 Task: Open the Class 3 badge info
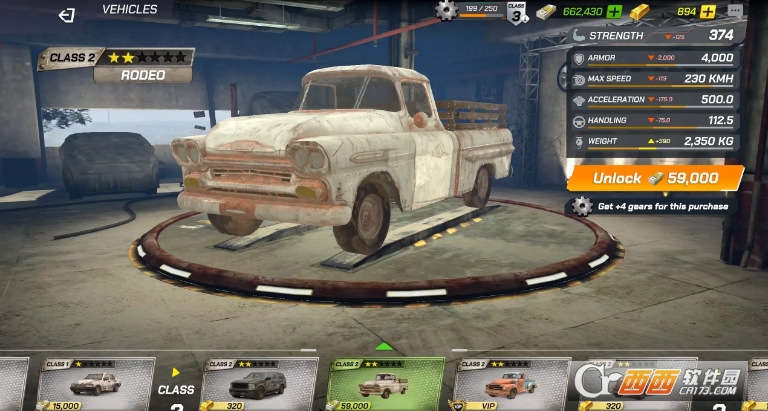tap(516, 14)
